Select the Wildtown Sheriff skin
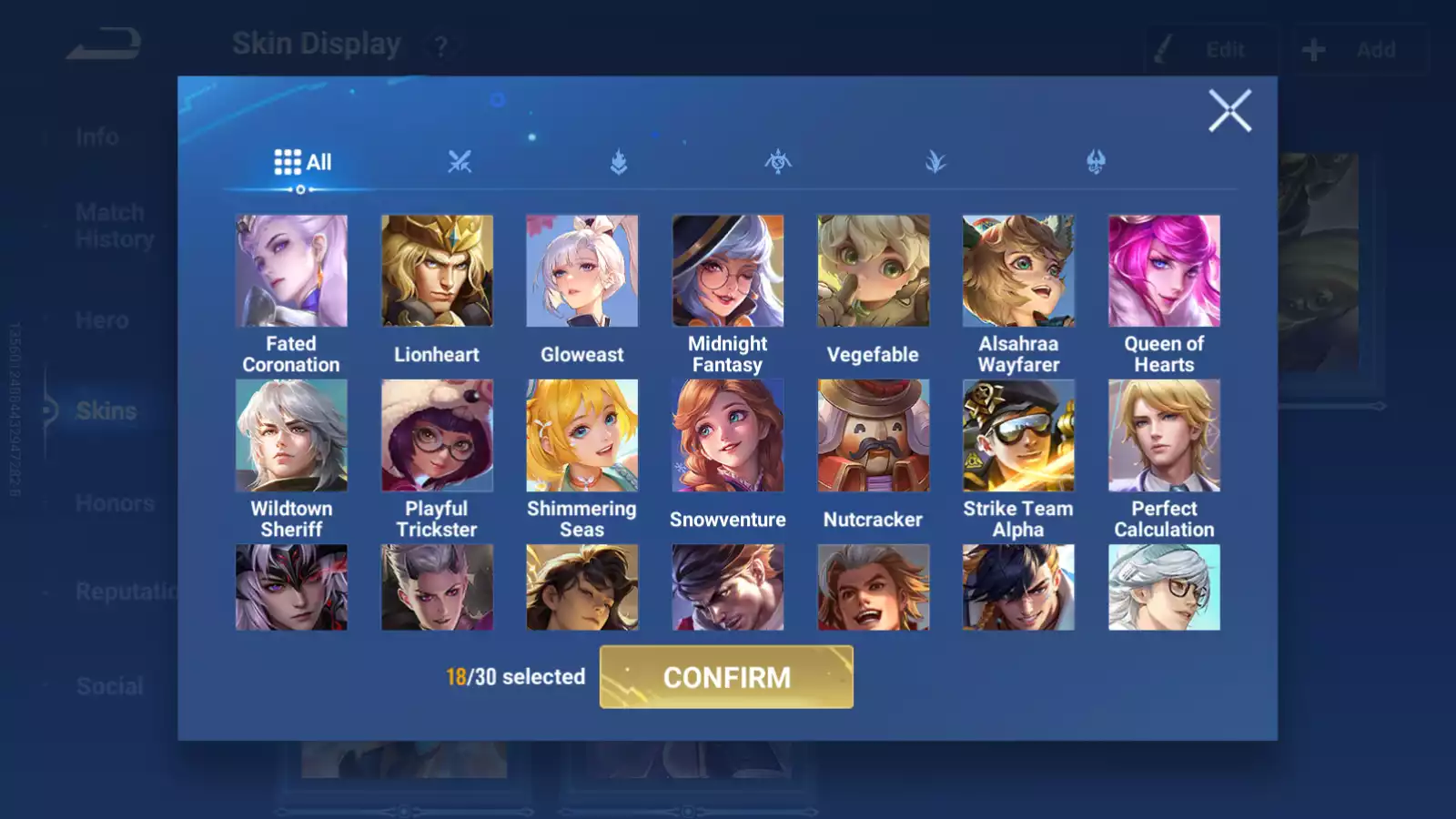The image size is (1456, 819). [x=291, y=436]
